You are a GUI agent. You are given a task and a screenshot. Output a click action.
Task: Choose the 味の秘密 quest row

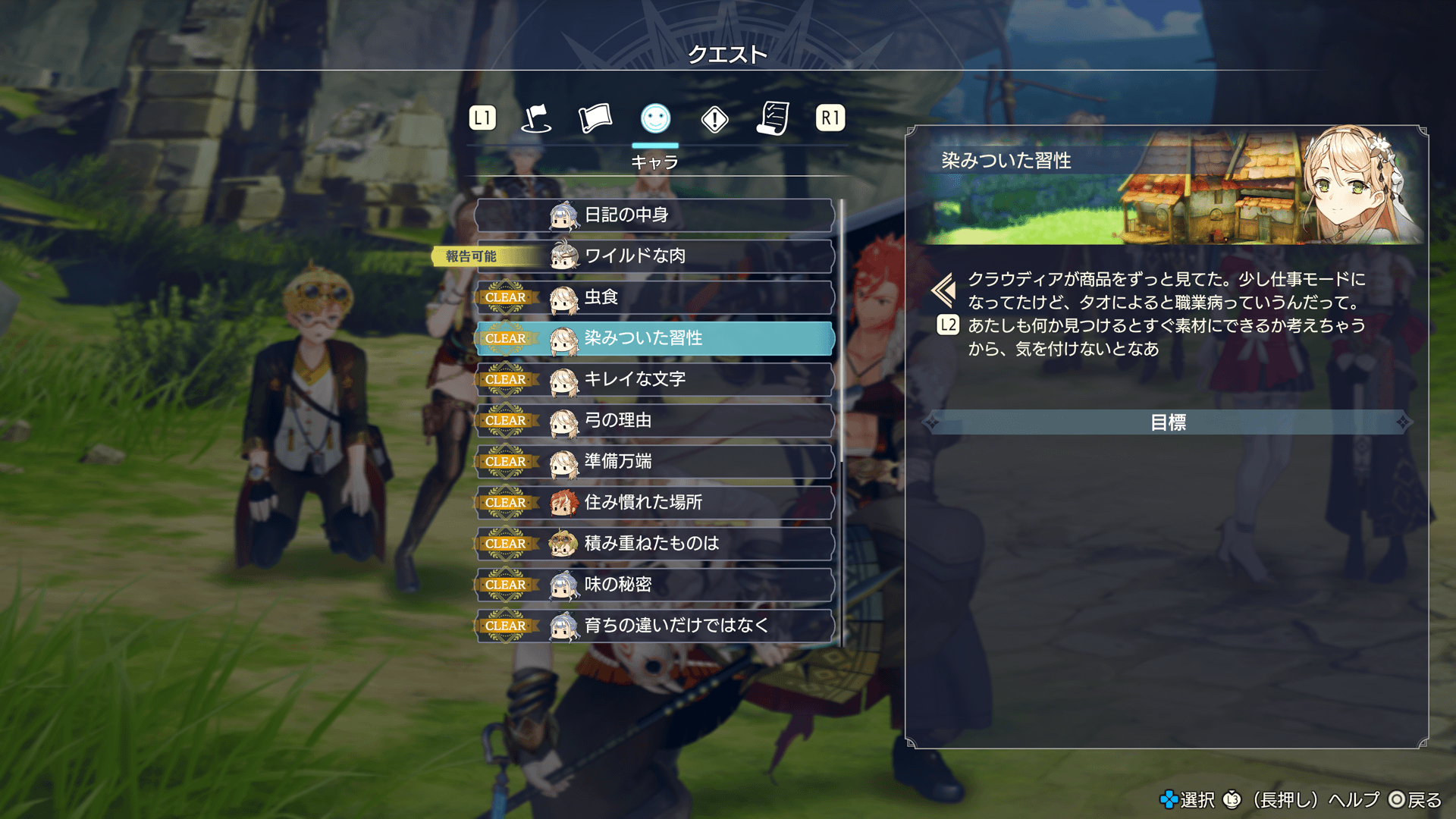click(x=654, y=584)
